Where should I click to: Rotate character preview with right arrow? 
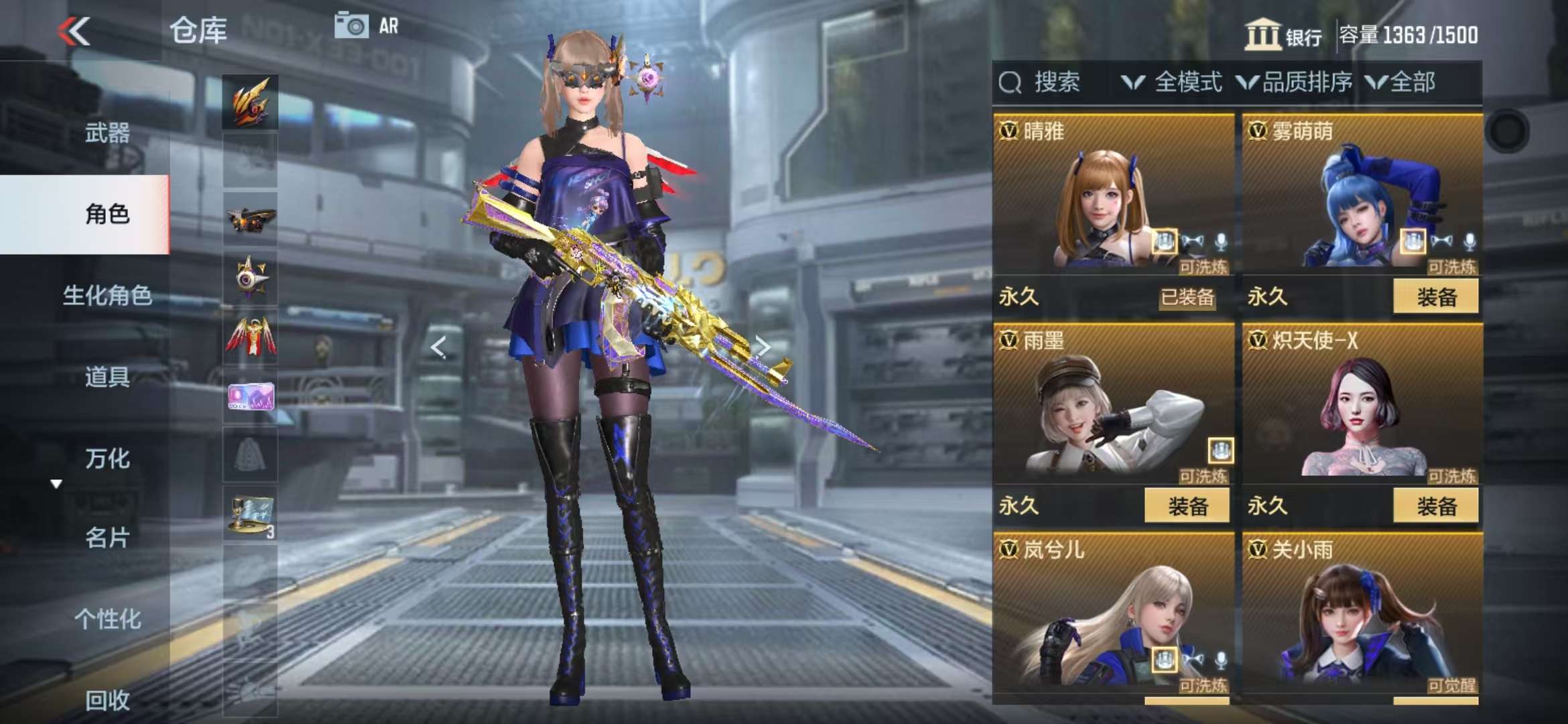pos(763,347)
